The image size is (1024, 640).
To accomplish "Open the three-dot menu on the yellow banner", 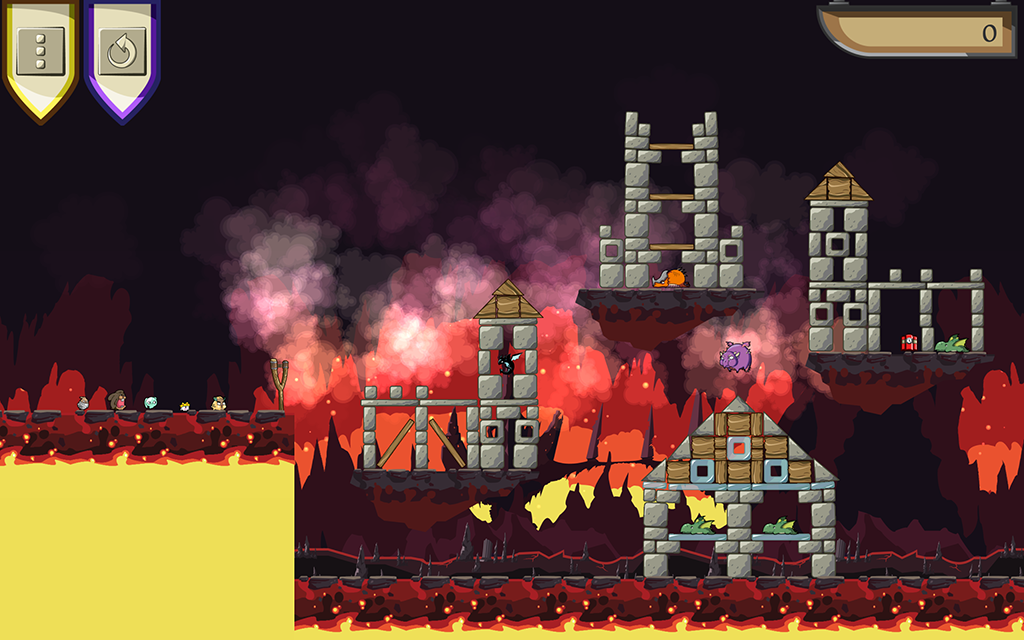I will [x=41, y=50].
